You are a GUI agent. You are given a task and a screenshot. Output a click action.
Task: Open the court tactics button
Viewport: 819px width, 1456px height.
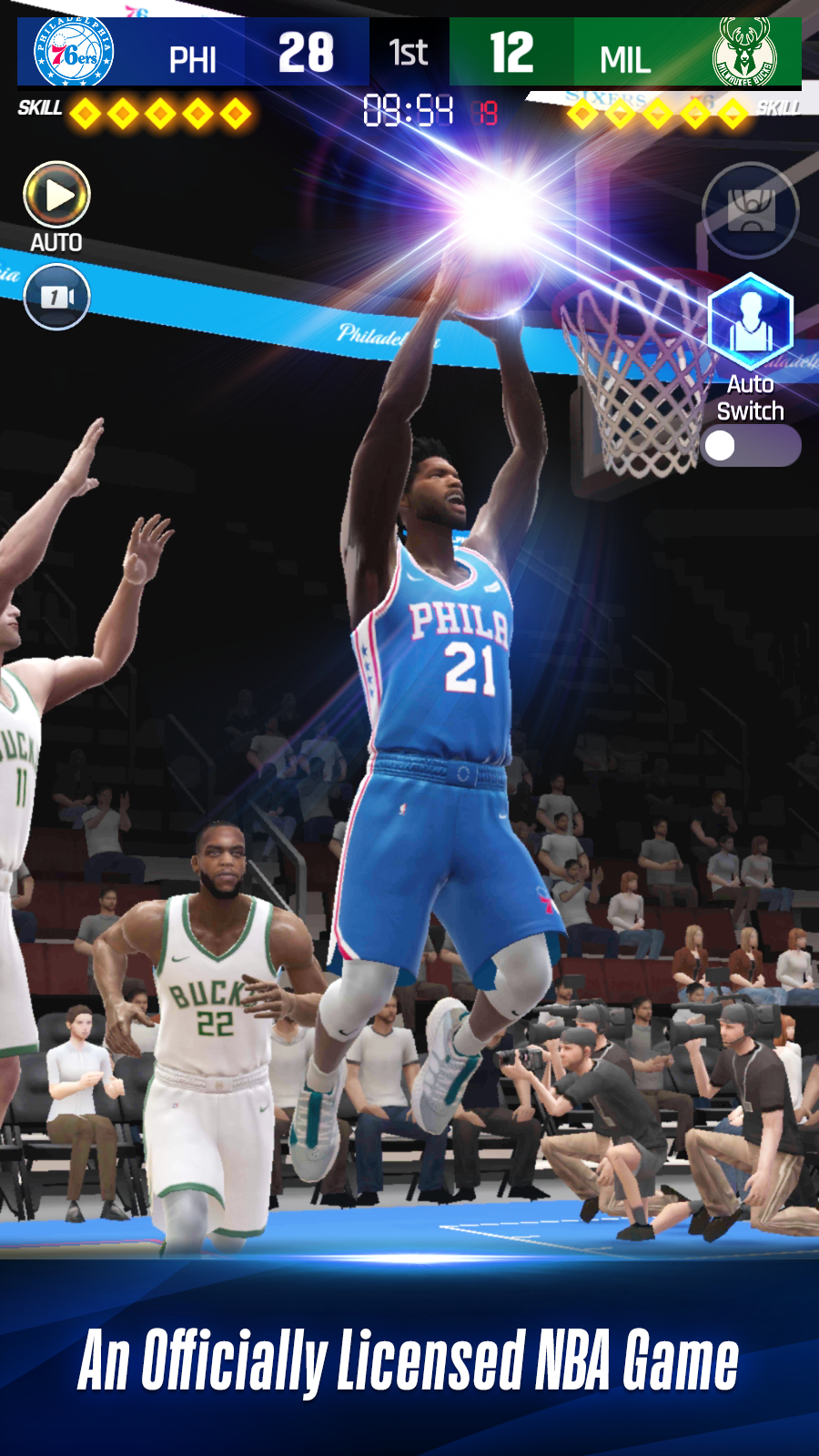pos(750,210)
